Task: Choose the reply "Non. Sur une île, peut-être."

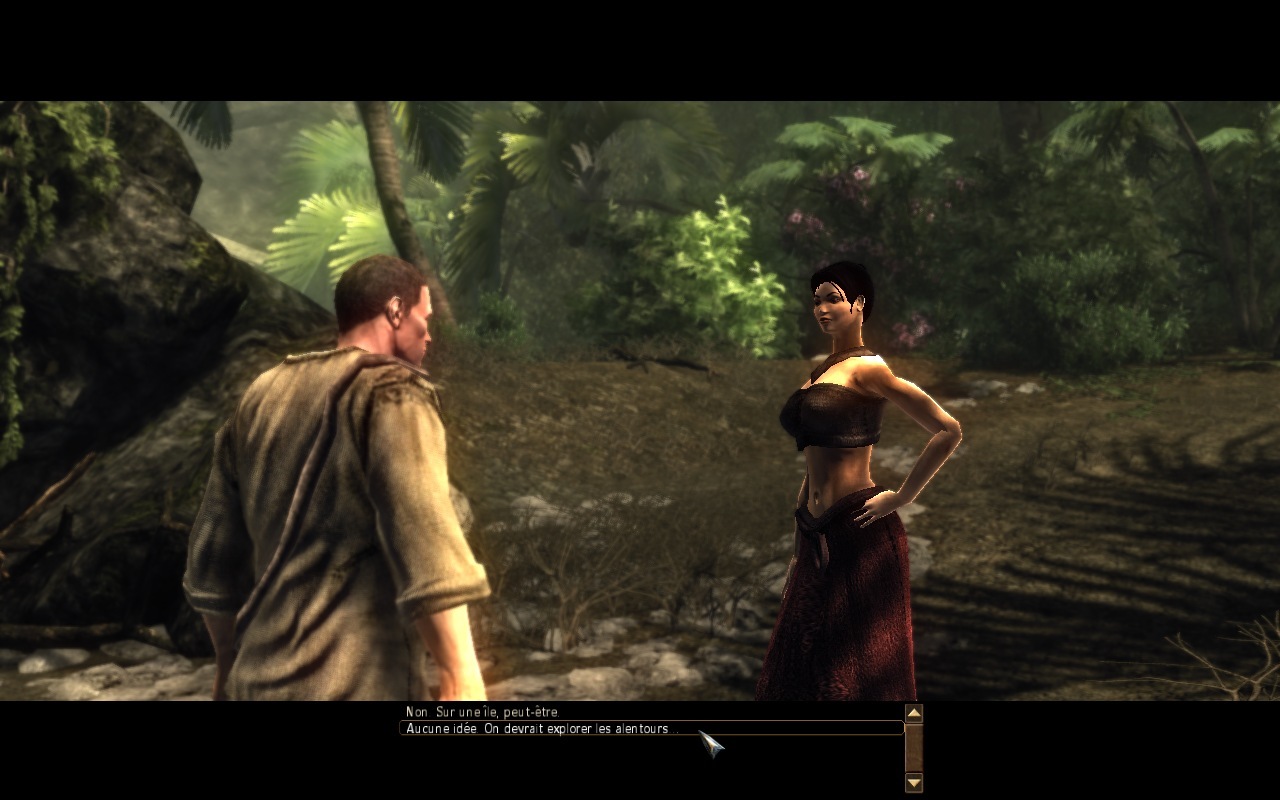Action: [x=483, y=712]
